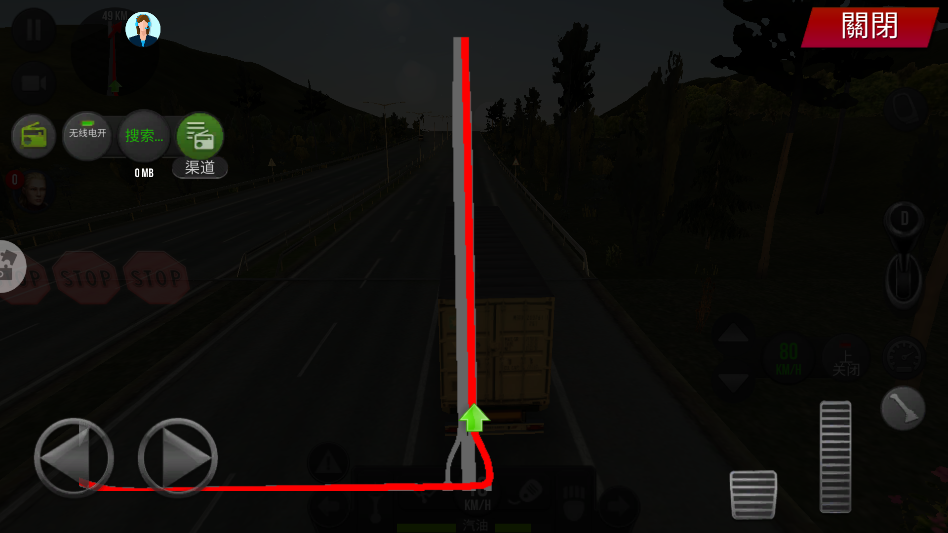
Task: Steer right with the right arrow button
Action: tap(178, 458)
